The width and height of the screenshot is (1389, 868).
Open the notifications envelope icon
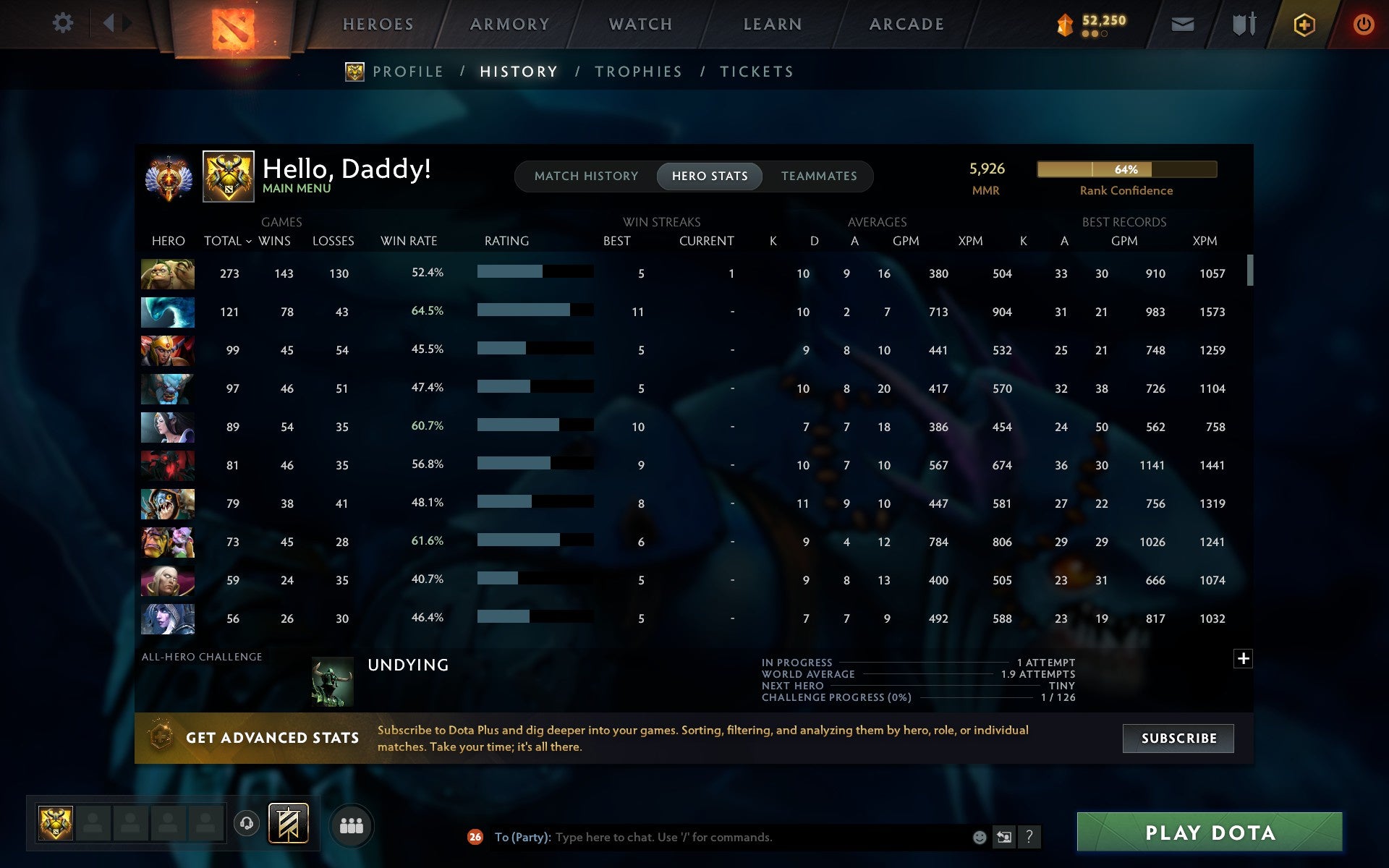[x=1182, y=23]
